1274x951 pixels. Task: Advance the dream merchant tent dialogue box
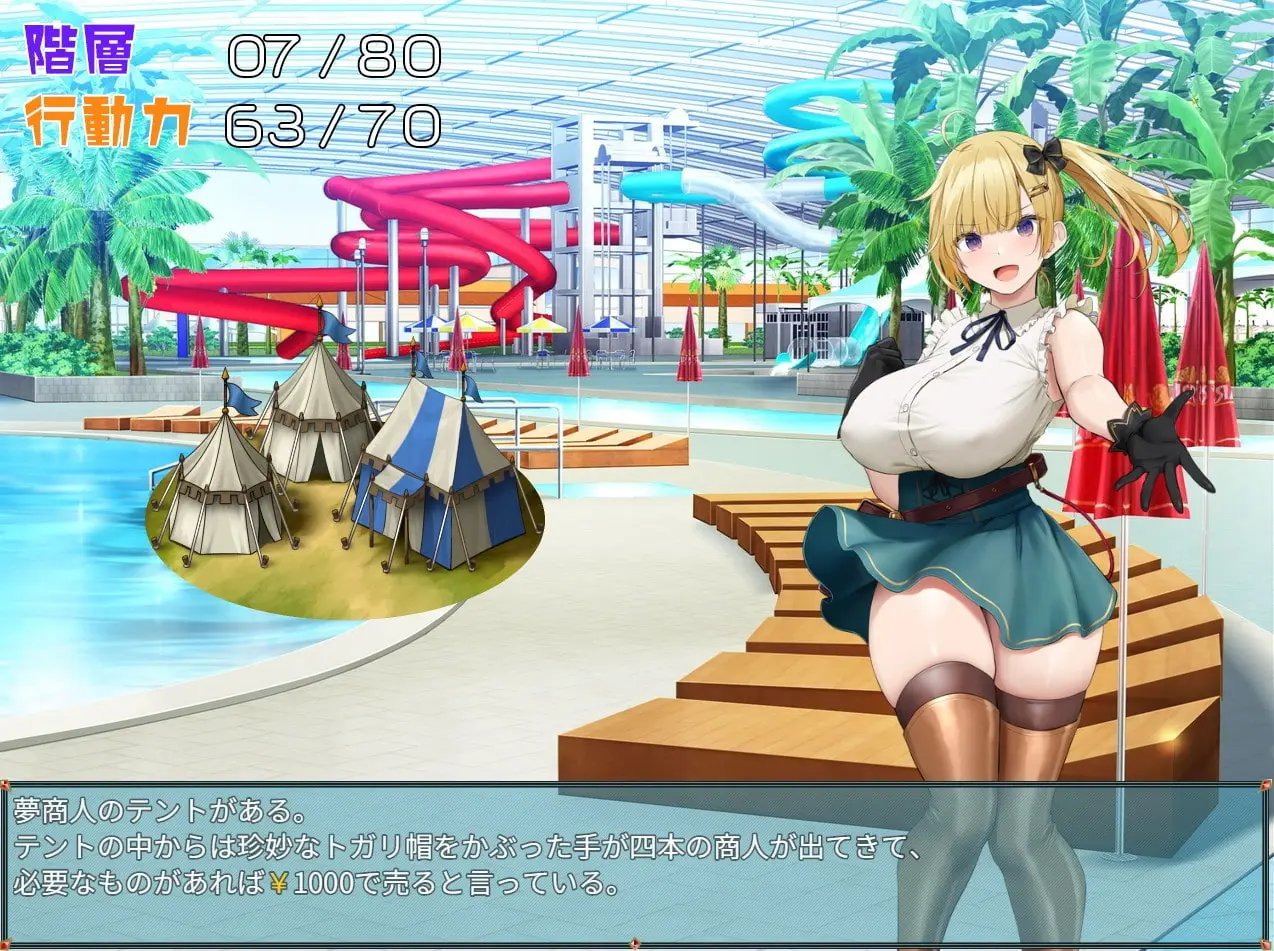[636, 862]
